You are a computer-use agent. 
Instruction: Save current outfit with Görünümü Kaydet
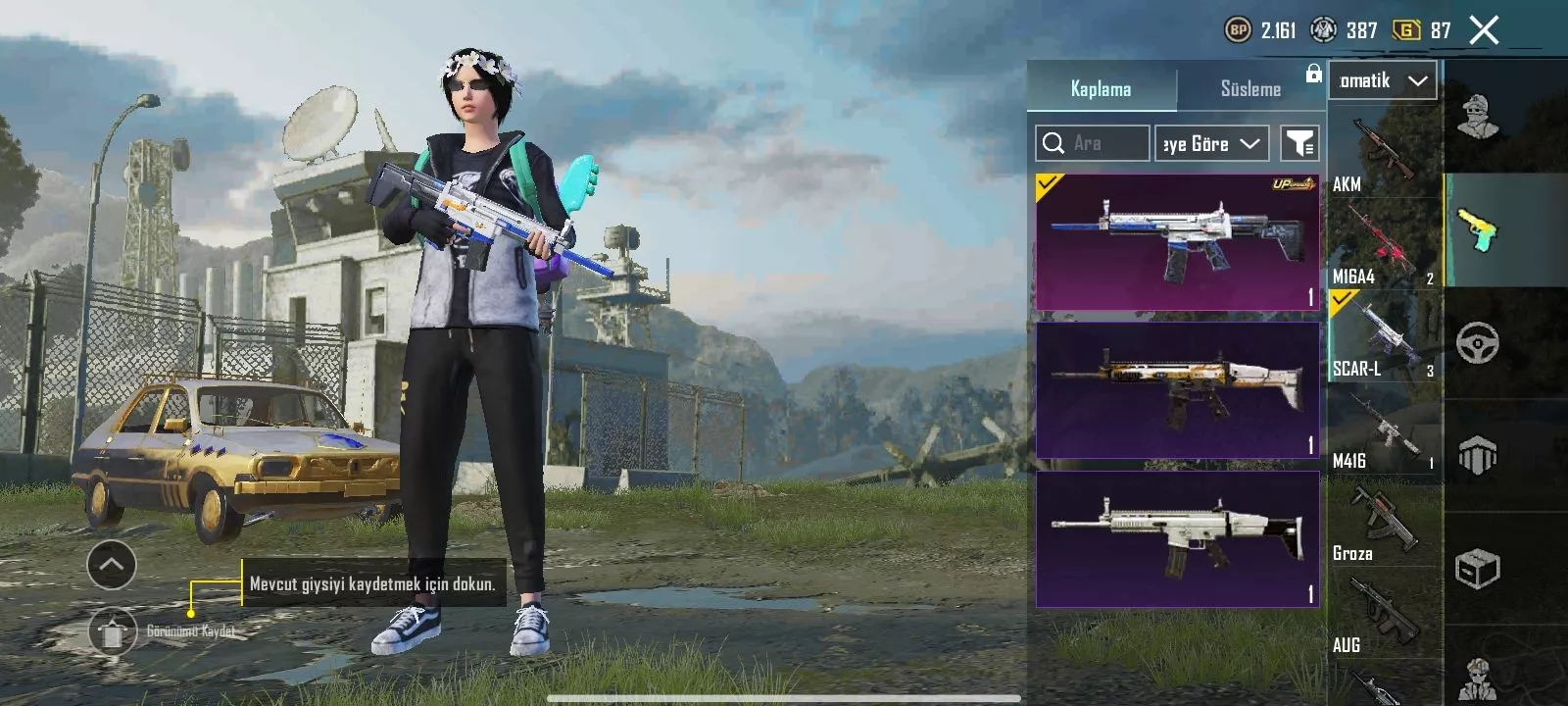(113, 631)
